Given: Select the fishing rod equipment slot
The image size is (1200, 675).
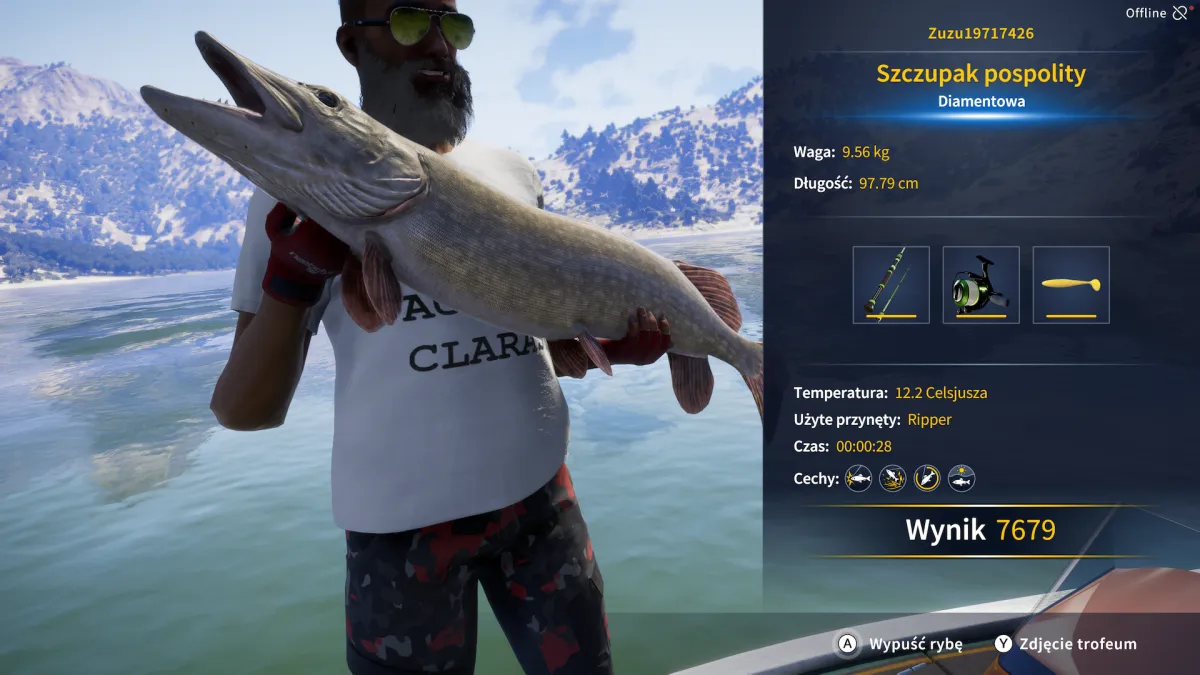Looking at the screenshot, I should pos(891,285).
